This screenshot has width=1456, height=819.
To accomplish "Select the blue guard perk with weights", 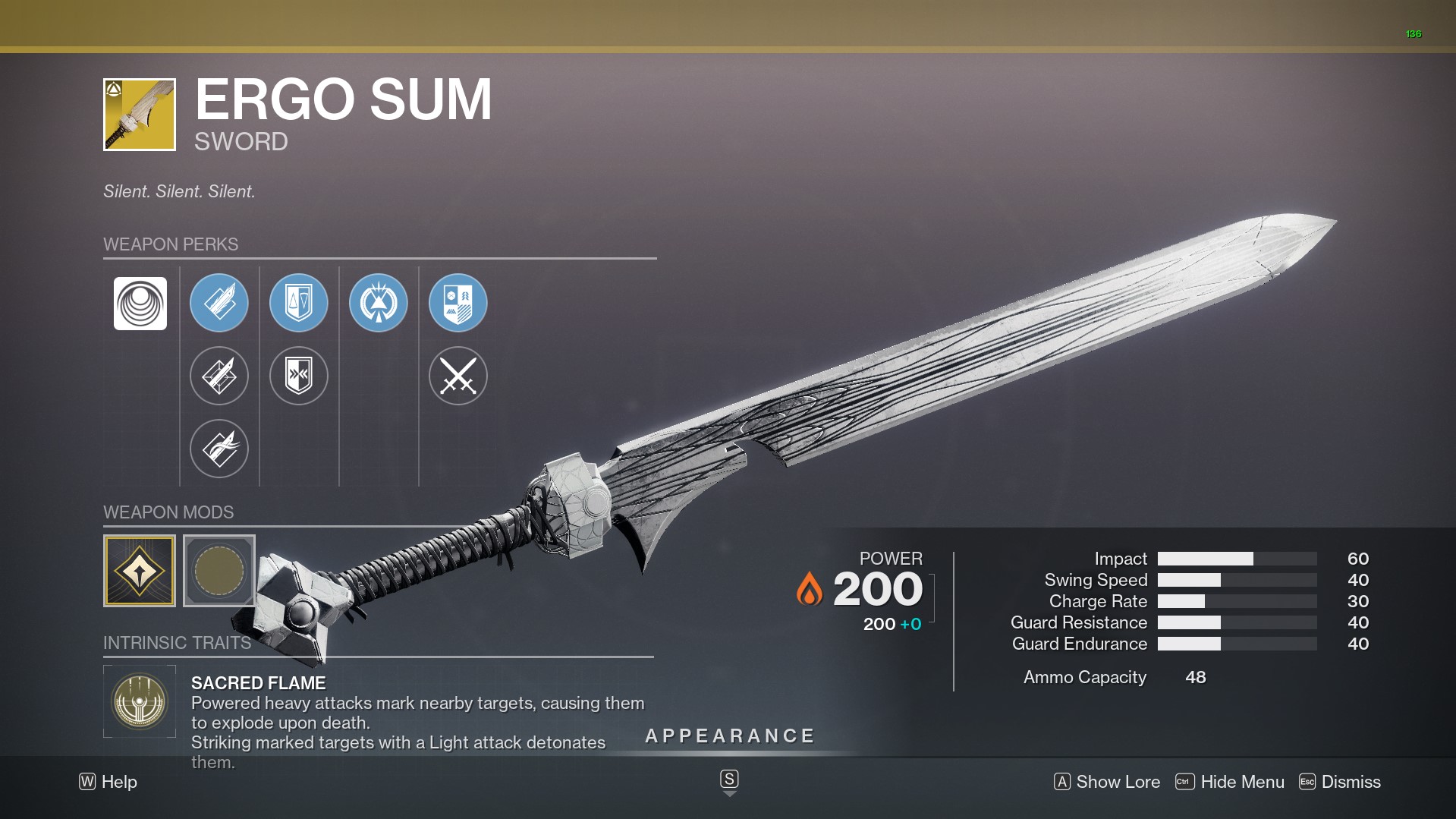I will (x=299, y=303).
